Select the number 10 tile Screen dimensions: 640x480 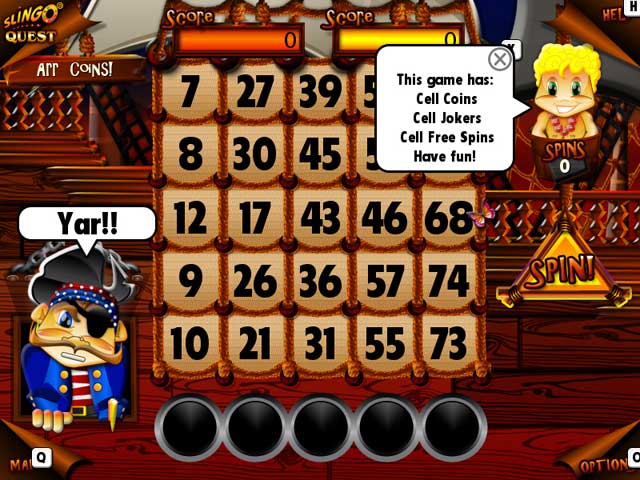tap(190, 344)
